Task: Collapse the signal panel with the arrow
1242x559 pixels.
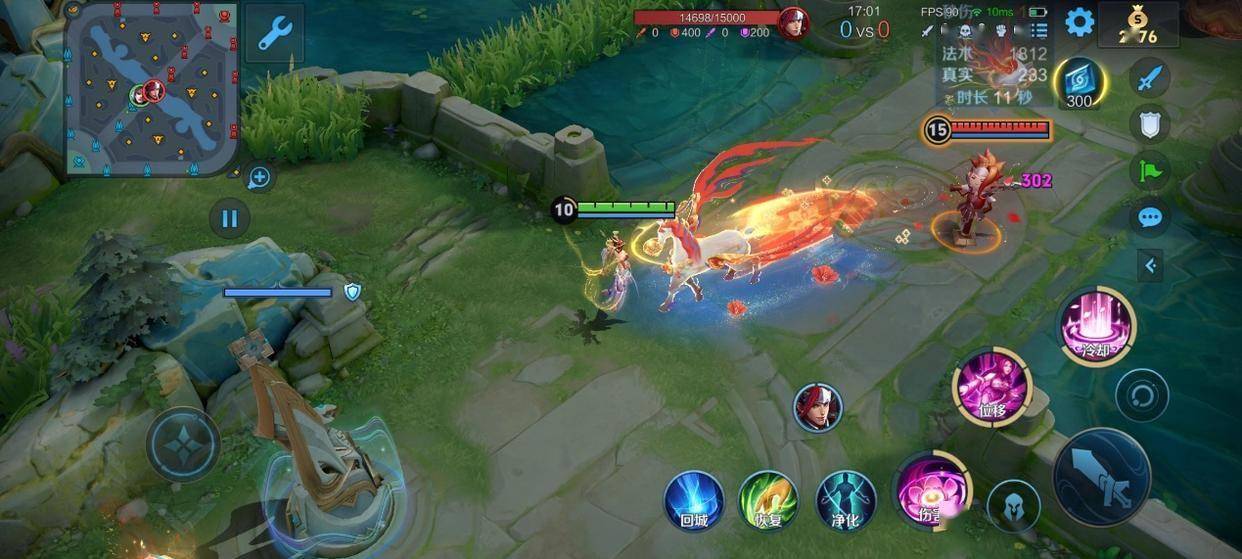Action: pyautogui.click(x=1150, y=265)
